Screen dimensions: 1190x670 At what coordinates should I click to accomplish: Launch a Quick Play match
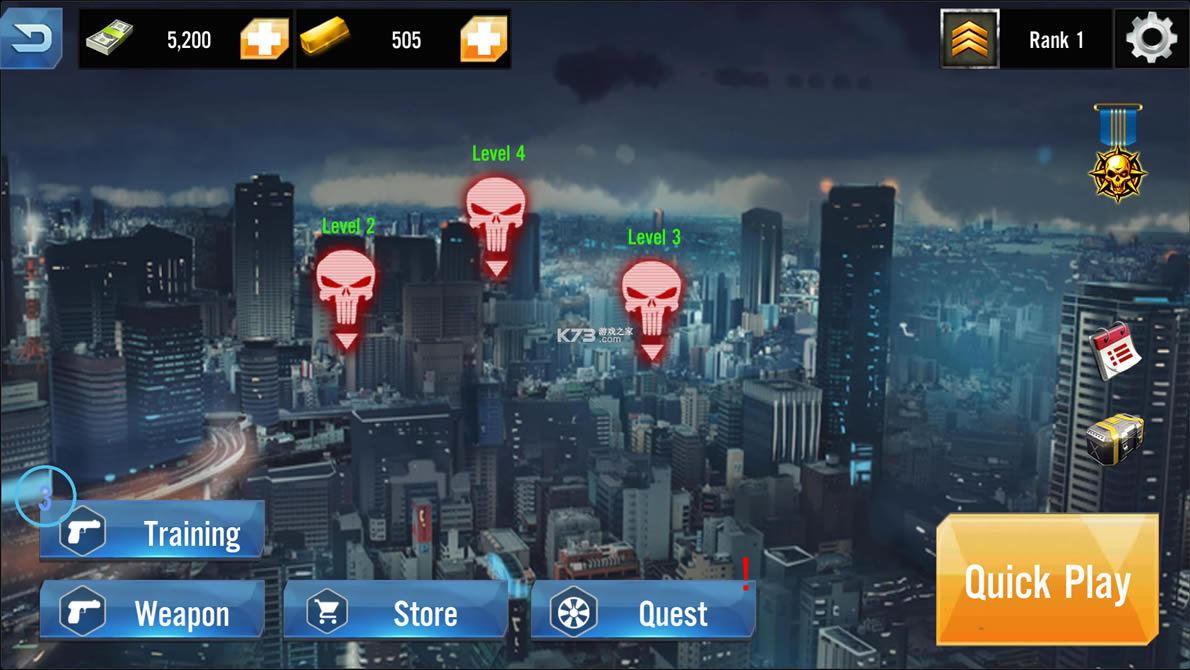tap(1047, 581)
